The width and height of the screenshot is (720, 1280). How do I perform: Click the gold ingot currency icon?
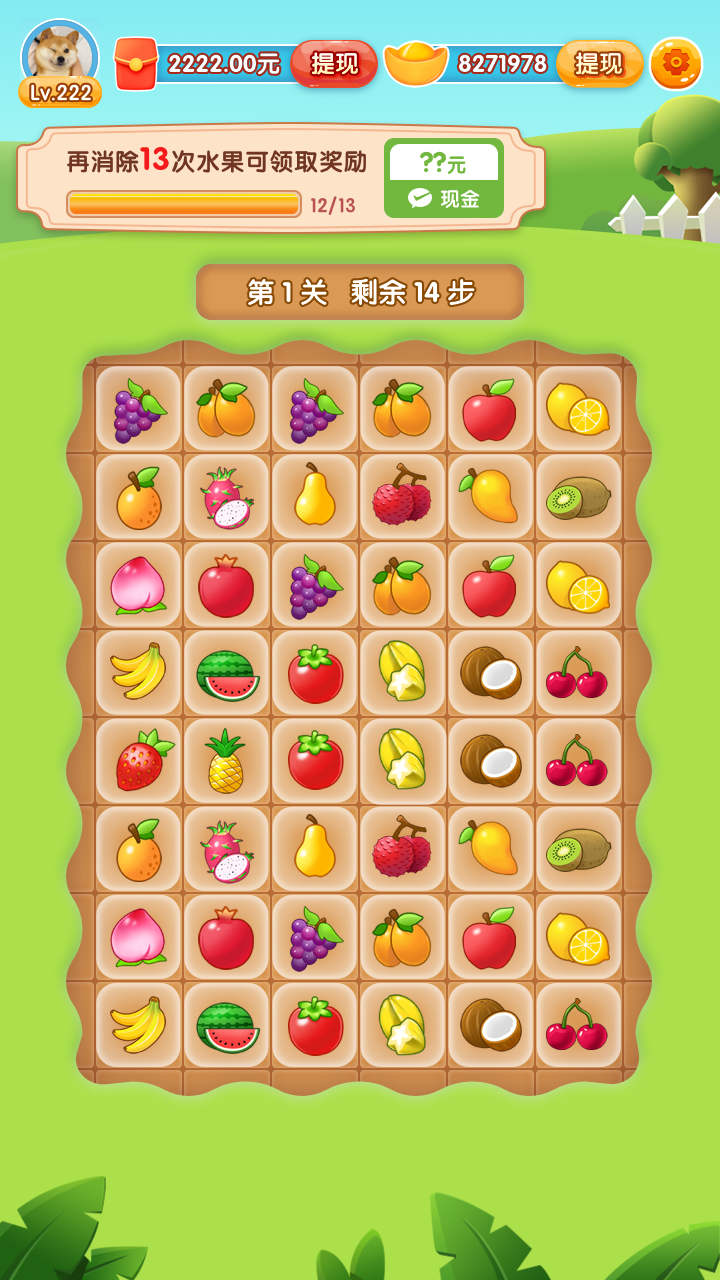tap(415, 64)
